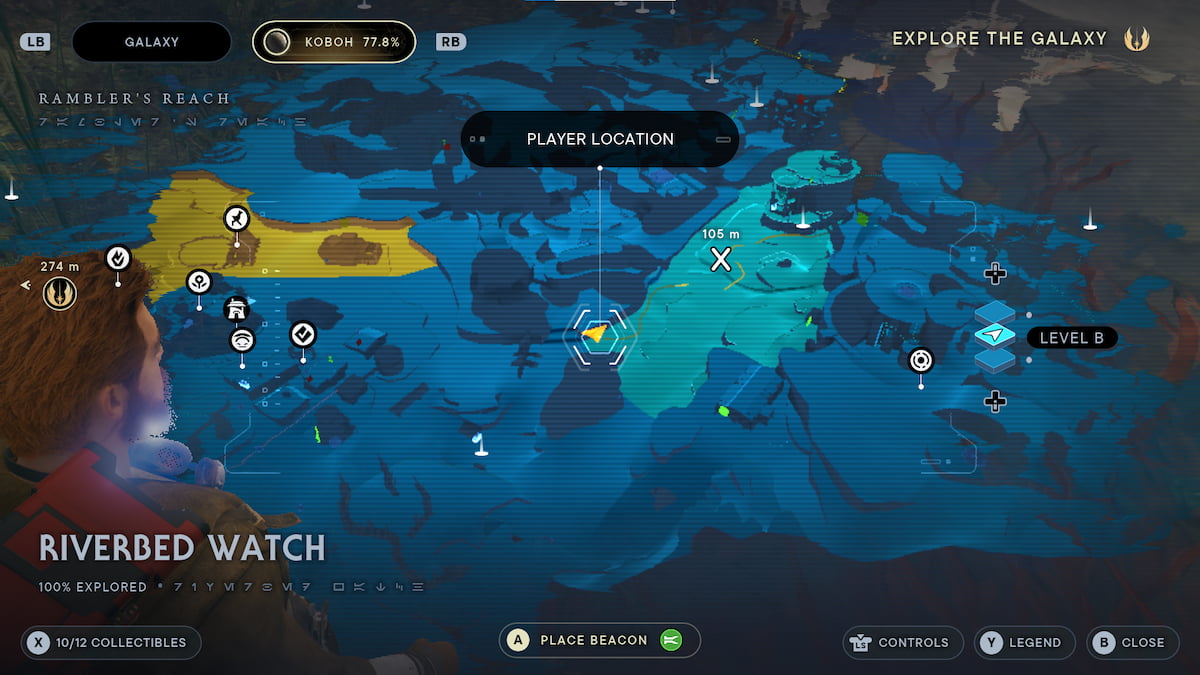Click the Player Location label
Image resolution: width=1200 pixels, height=675 pixels.
[x=600, y=139]
